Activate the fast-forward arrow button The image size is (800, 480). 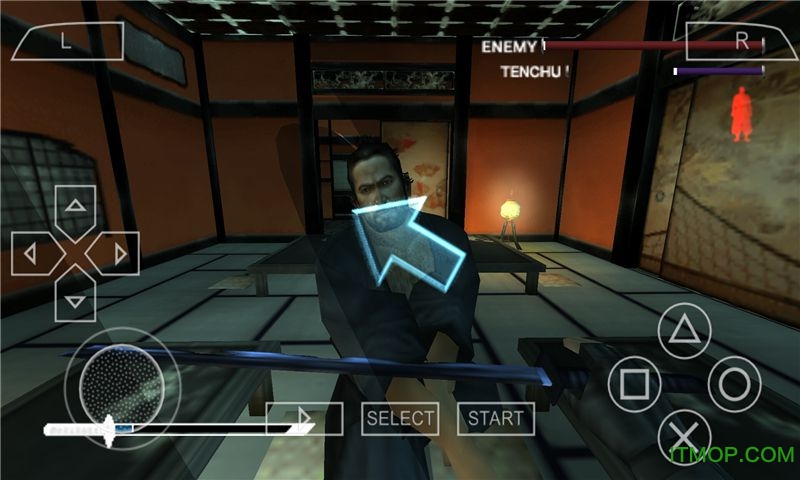pos(305,418)
